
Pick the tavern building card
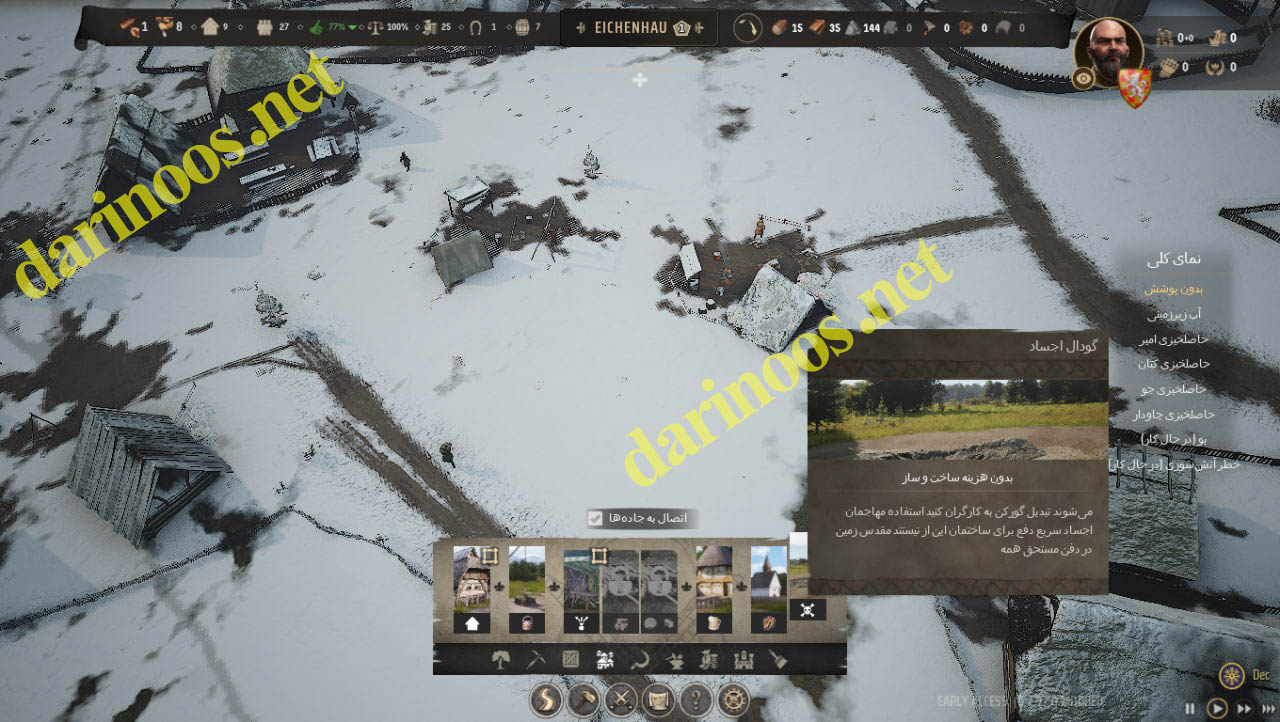[x=714, y=579]
